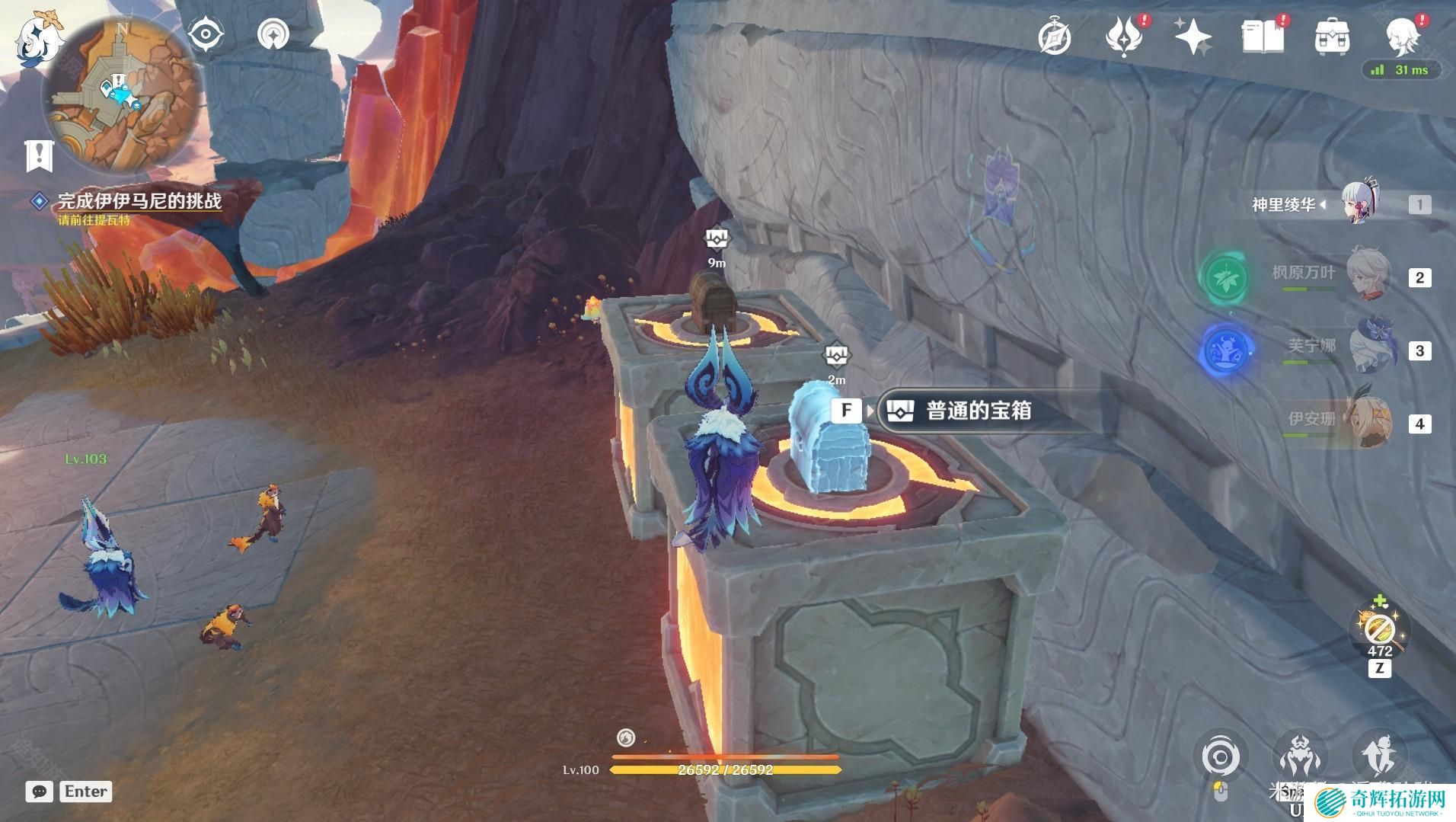The image size is (1456, 822).
Task: Select the tracked quest 完成伊伊马尼的挑战
Action: 139,201
